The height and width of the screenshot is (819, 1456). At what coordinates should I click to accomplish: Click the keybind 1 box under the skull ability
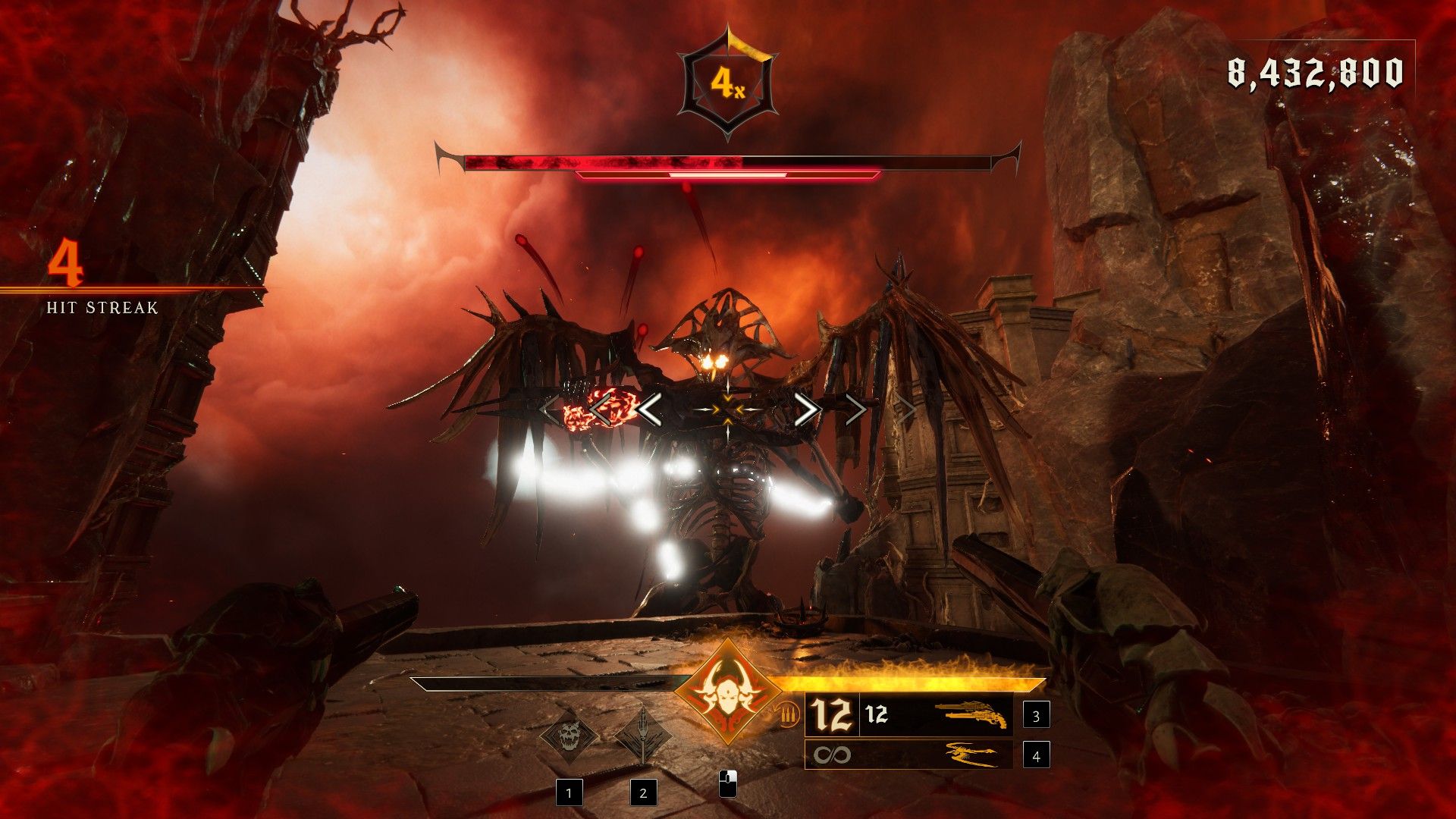[x=570, y=792]
